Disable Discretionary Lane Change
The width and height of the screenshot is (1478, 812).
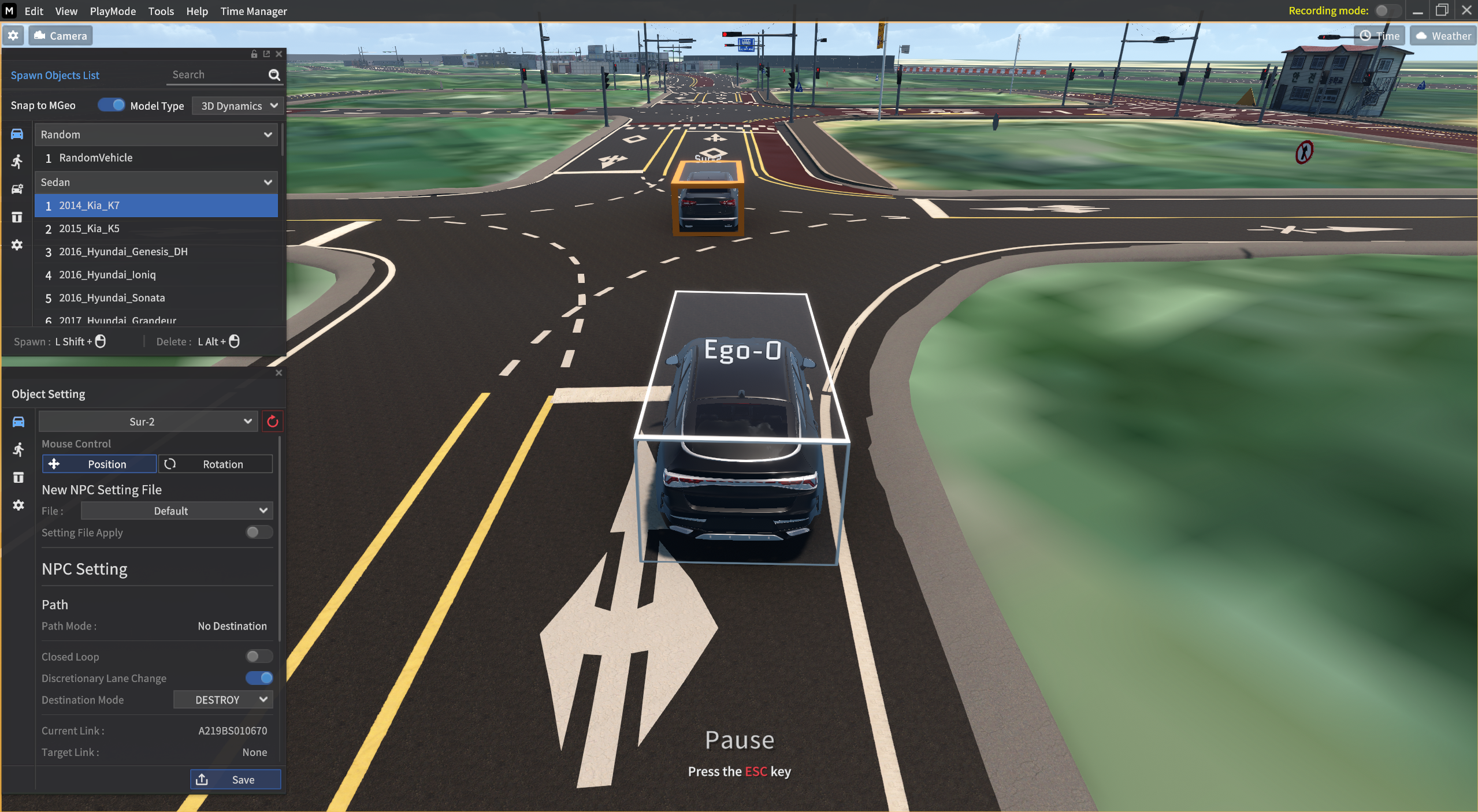pyautogui.click(x=259, y=678)
